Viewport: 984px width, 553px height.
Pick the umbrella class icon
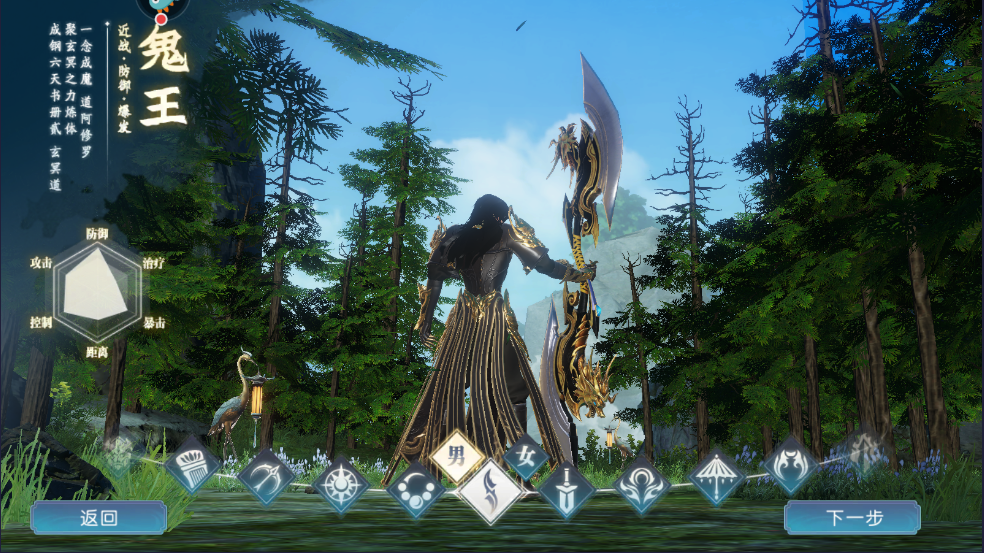(716, 476)
